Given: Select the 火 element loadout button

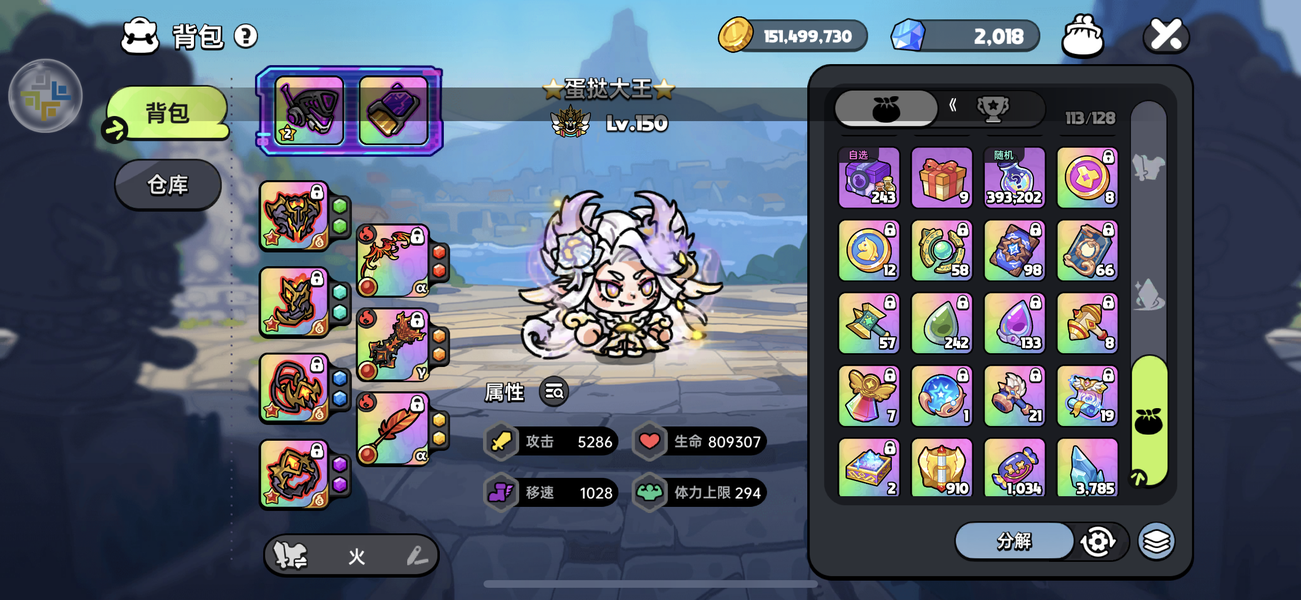Looking at the screenshot, I should pos(356,557).
